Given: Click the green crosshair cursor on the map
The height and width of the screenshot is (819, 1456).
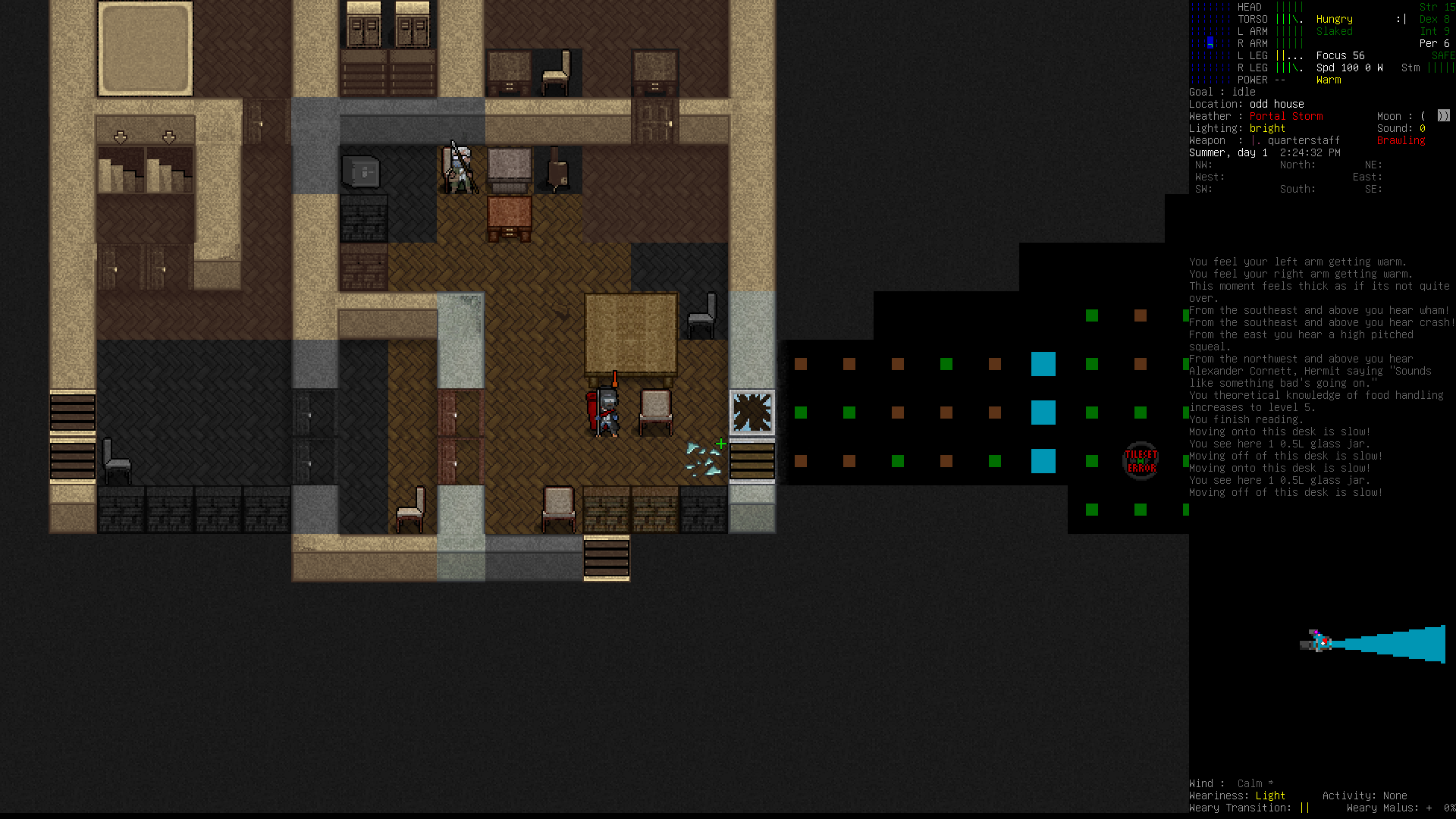Looking at the screenshot, I should click(720, 443).
